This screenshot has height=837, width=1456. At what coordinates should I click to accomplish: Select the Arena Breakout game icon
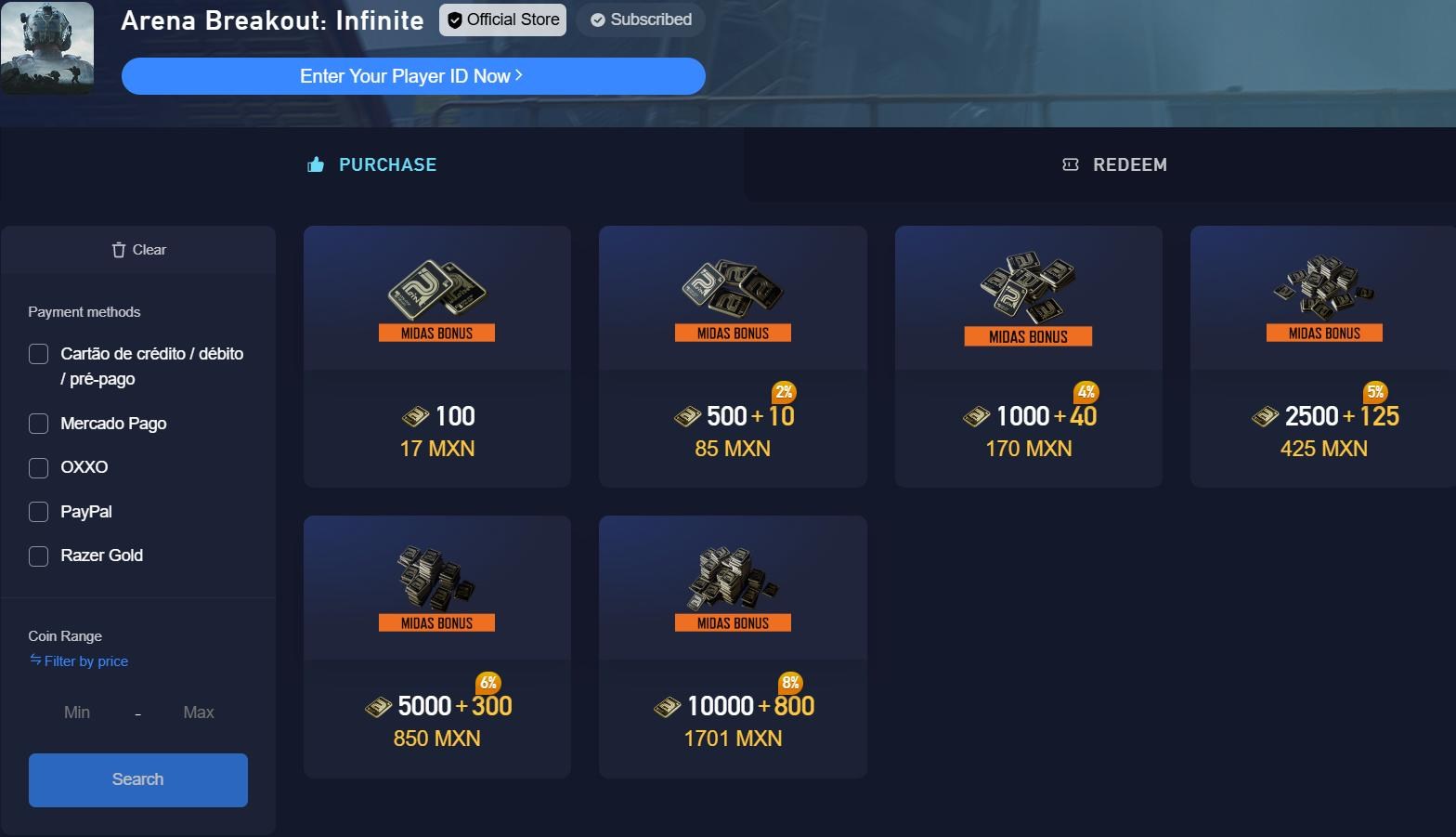[47, 48]
